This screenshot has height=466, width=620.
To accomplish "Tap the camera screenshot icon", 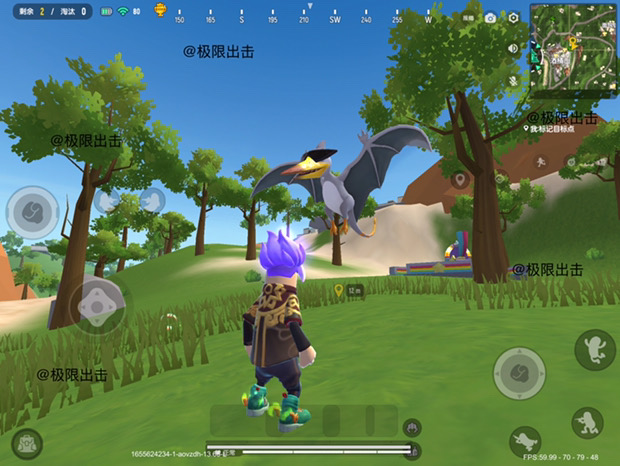I will pyautogui.click(x=490, y=18).
